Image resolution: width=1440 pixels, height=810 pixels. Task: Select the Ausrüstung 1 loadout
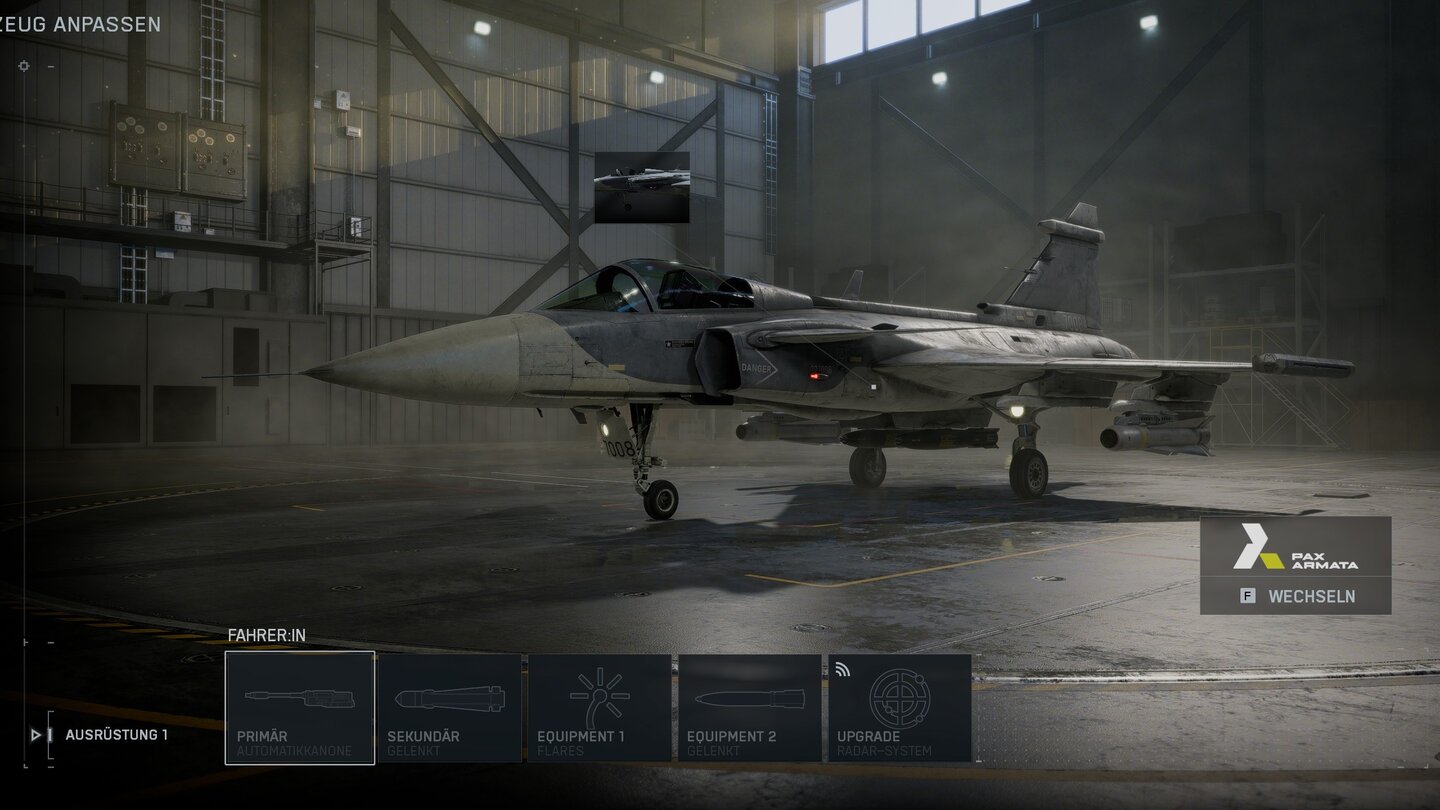116,735
